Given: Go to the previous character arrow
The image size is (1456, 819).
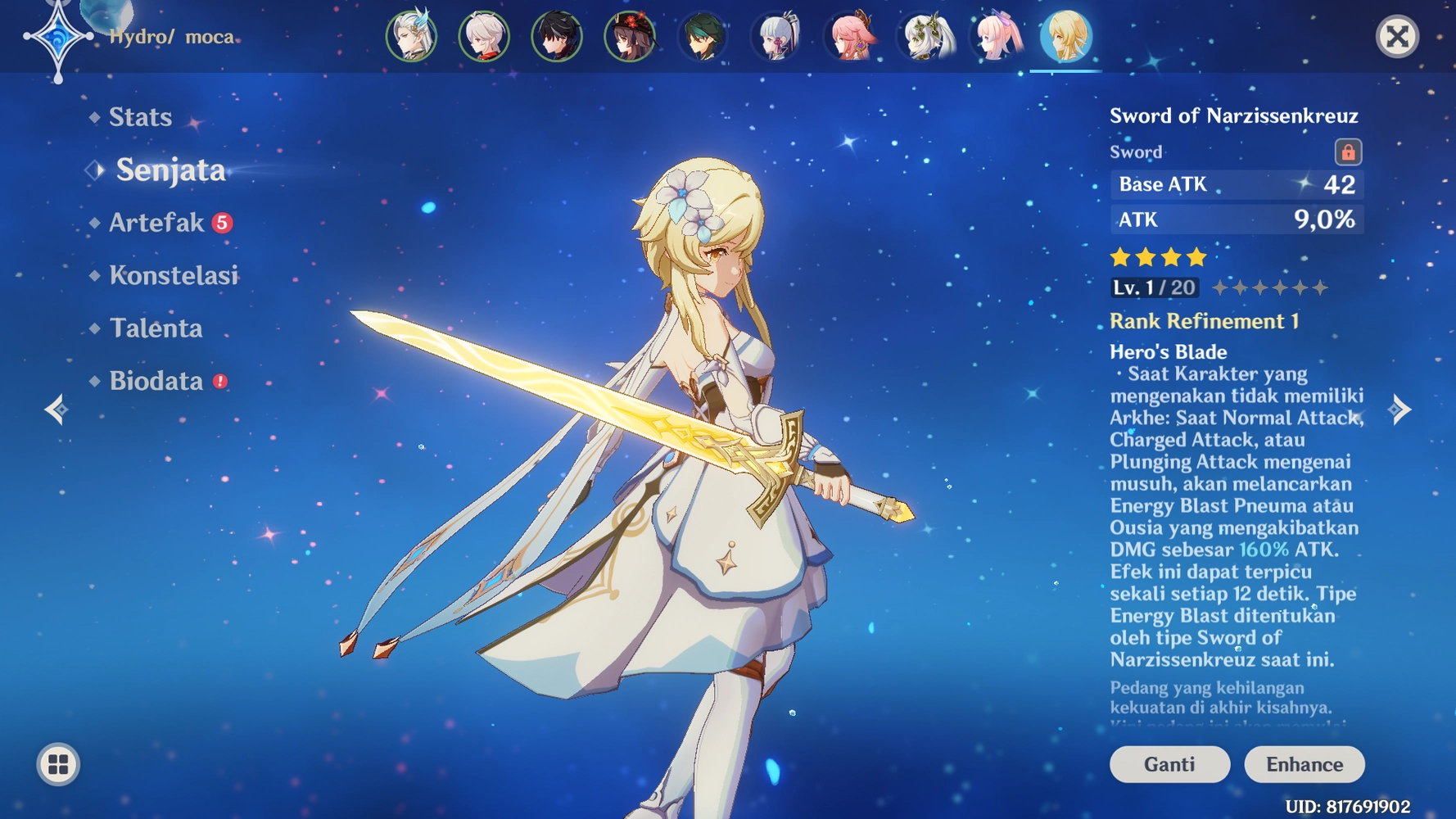Looking at the screenshot, I should coord(56,409).
